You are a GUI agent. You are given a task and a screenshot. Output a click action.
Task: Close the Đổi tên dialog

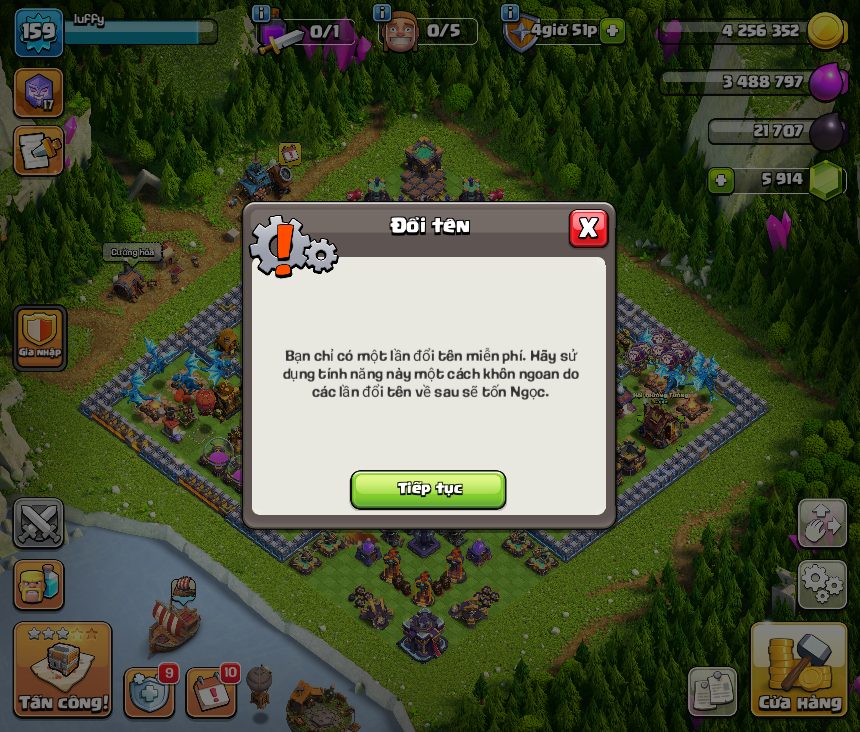point(588,228)
